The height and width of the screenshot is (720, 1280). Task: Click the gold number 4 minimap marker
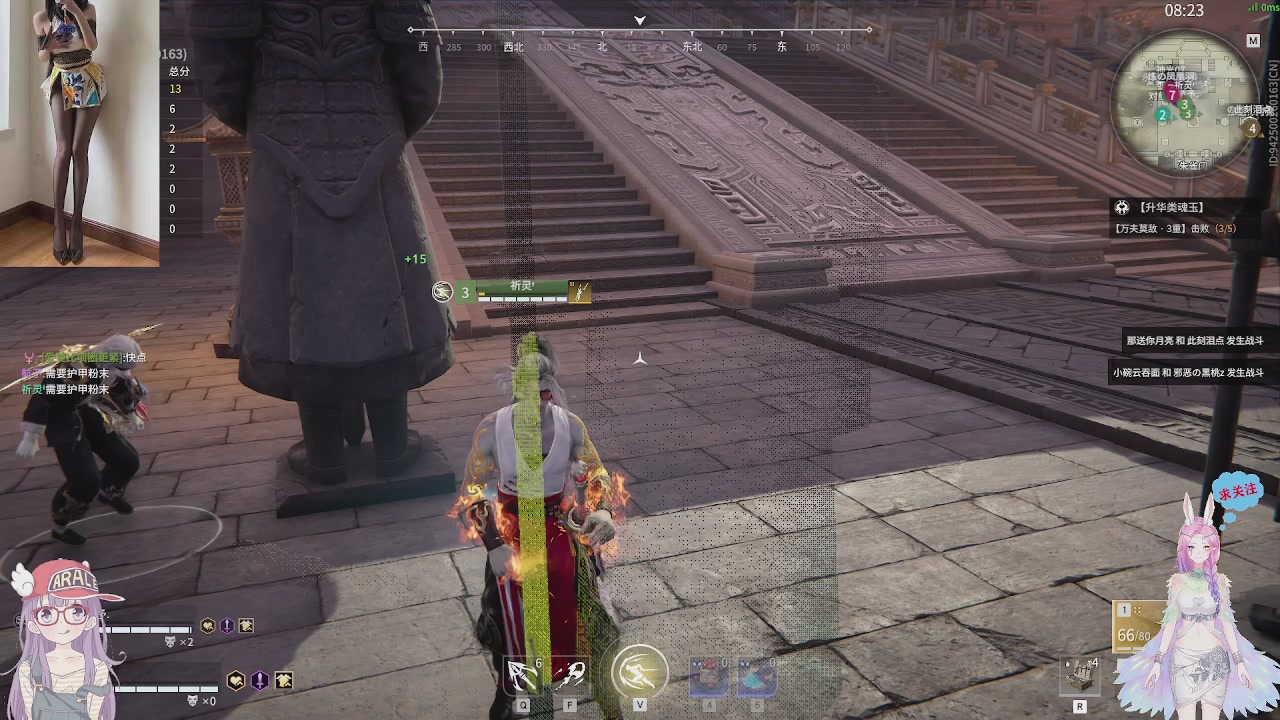[x=1251, y=128]
